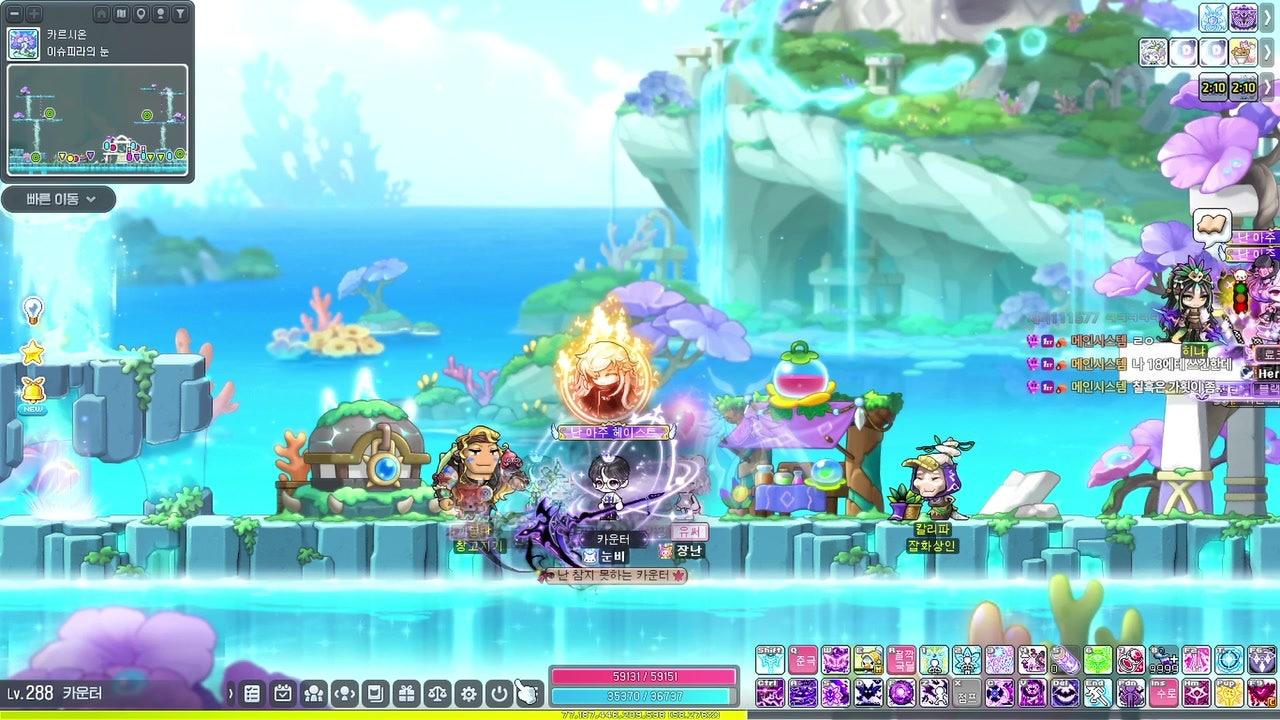Viewport: 1280px width, 720px height.
Task: Click the minimap showing 이슈피라의 눈
Action: click(x=97, y=119)
